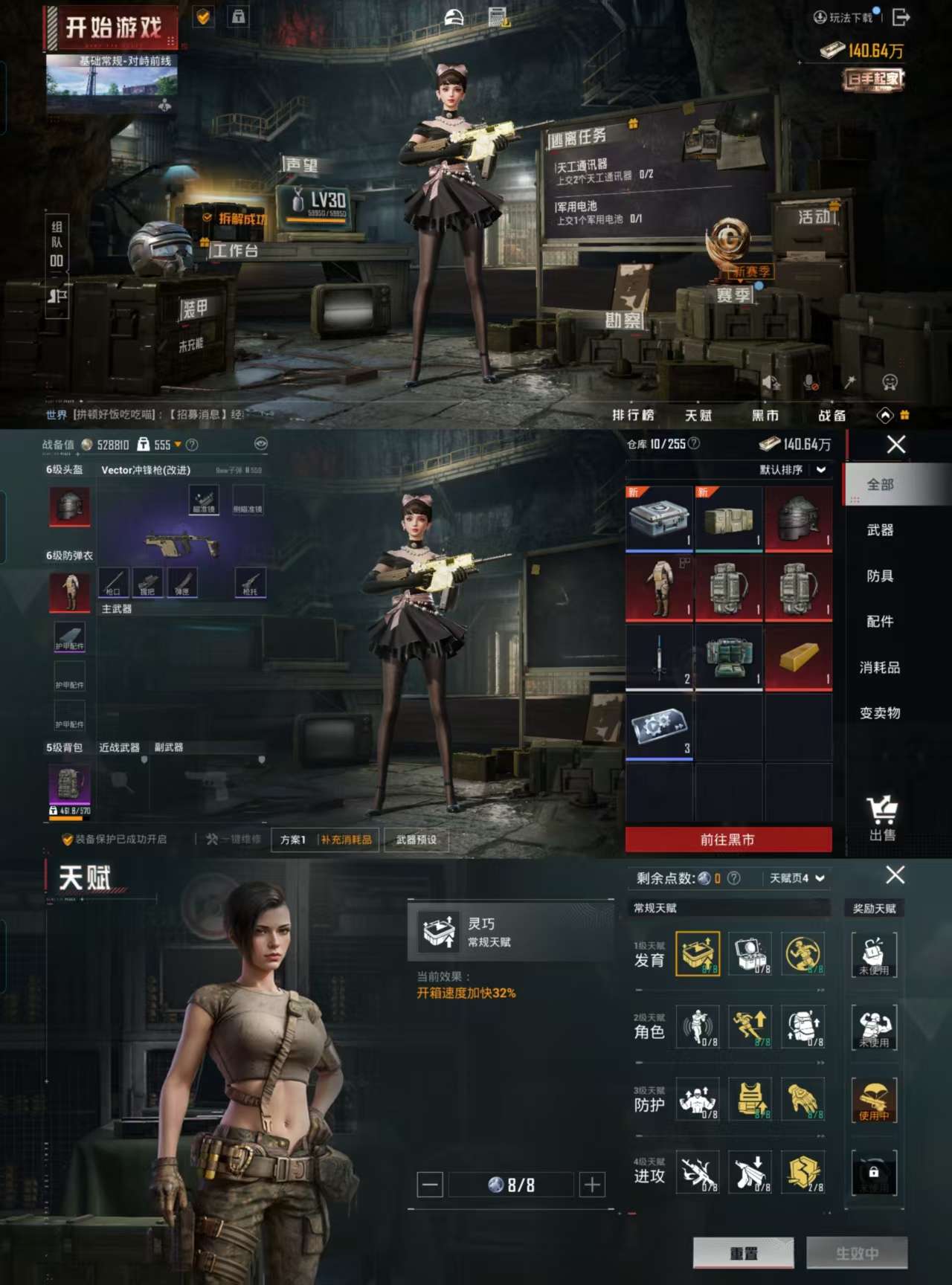Select the 消耗品 consumables tab
Viewport: 952px width, 1285px height.
point(880,667)
